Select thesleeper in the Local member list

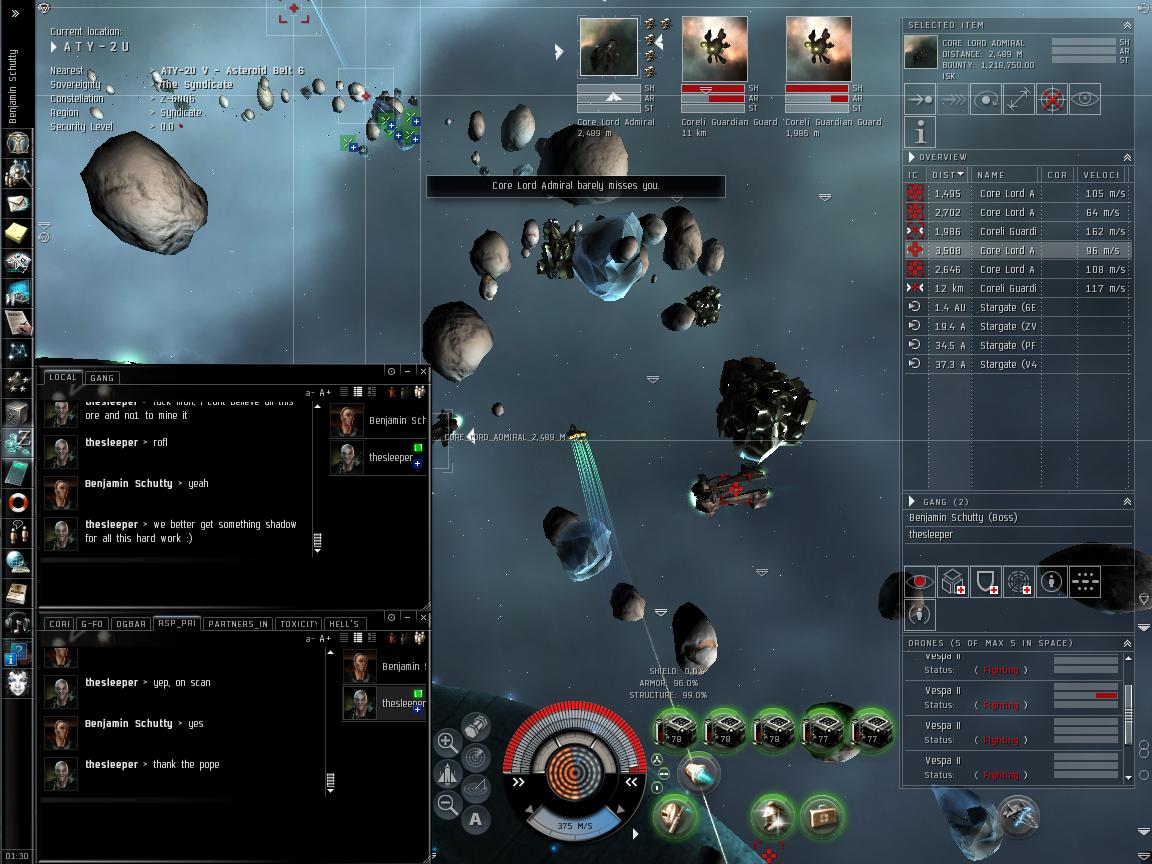390,457
